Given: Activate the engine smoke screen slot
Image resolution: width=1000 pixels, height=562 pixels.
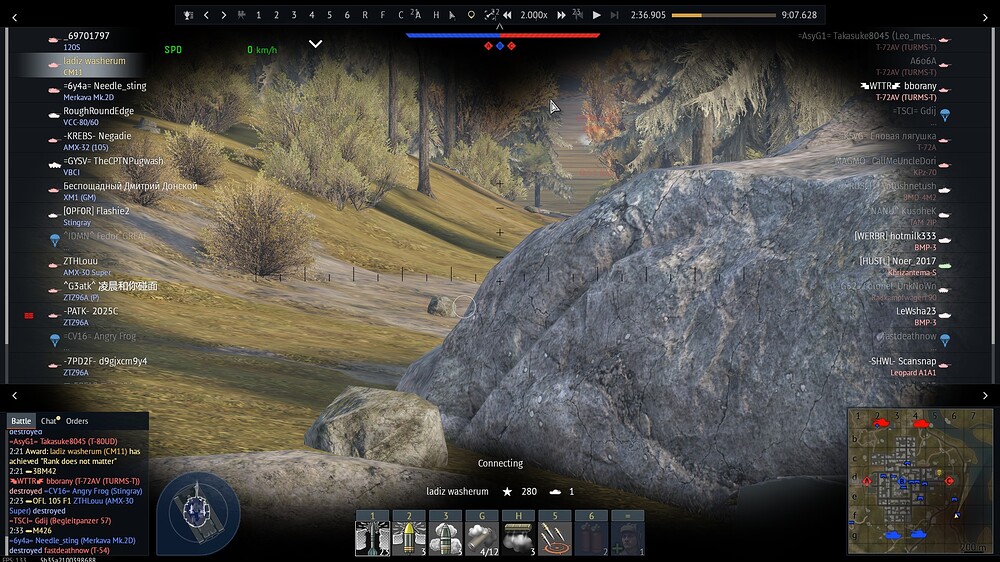Looking at the screenshot, I should [517, 537].
